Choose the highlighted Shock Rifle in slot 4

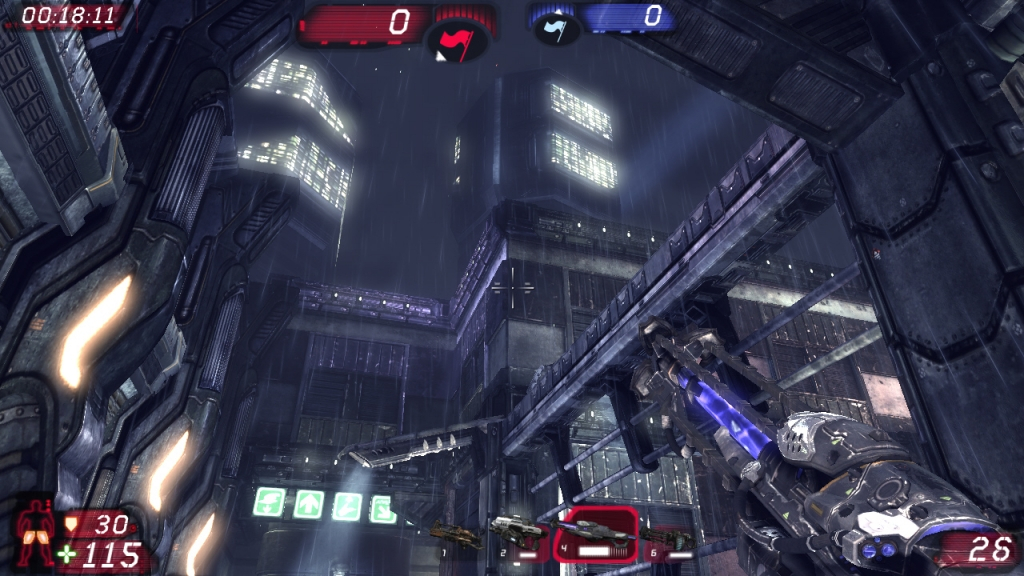click(x=596, y=530)
